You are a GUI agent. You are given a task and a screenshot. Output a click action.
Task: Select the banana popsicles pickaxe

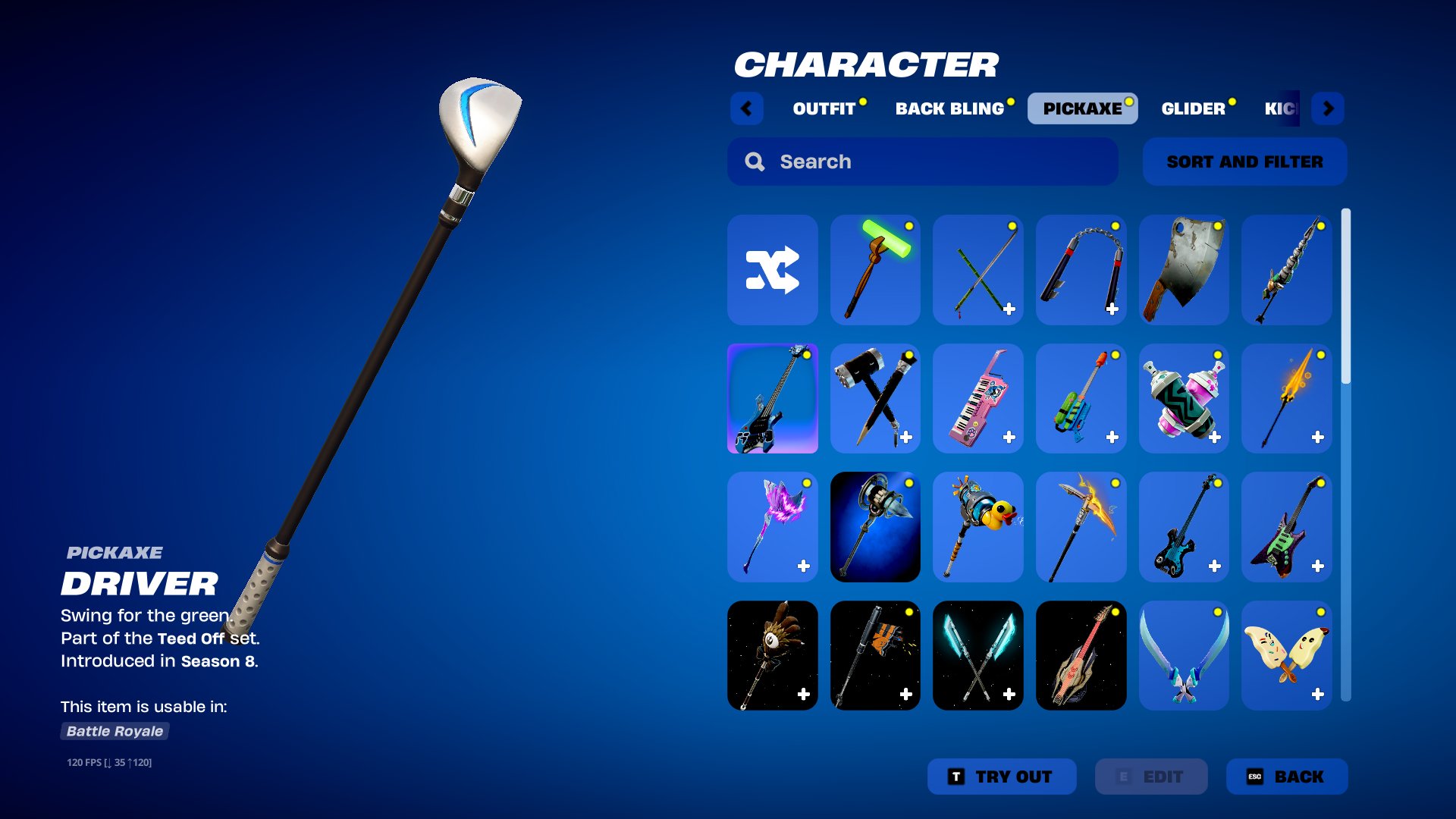coord(1286,656)
